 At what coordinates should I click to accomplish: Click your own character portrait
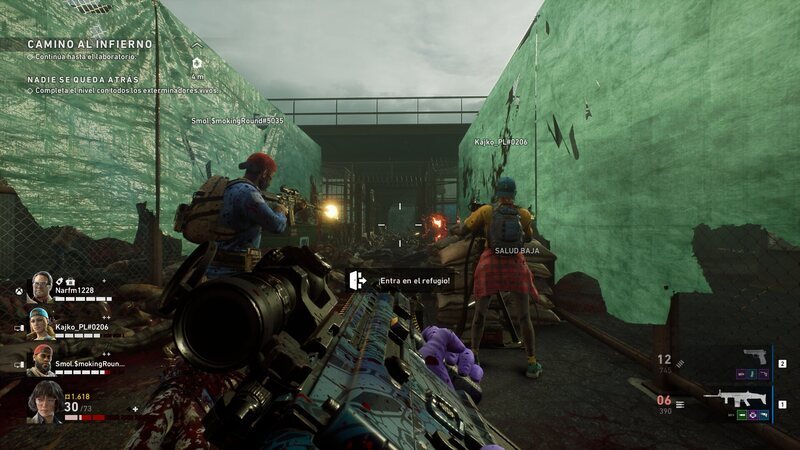[x=45, y=401]
